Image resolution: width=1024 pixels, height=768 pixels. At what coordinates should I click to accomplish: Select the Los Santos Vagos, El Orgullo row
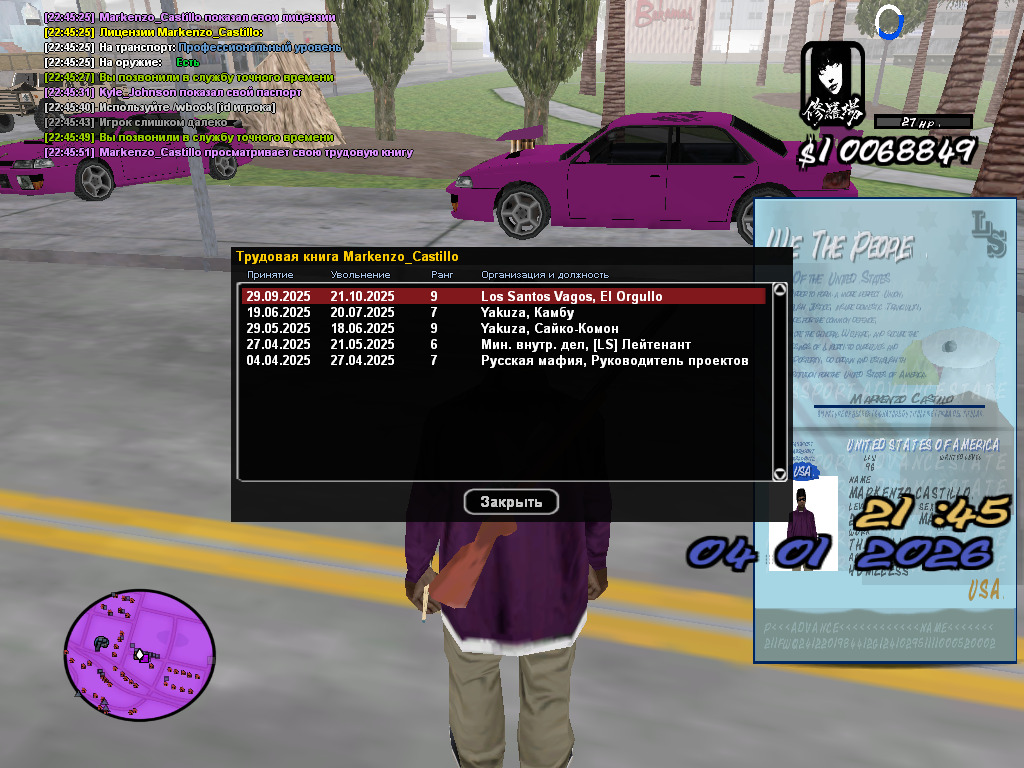tap(504, 297)
